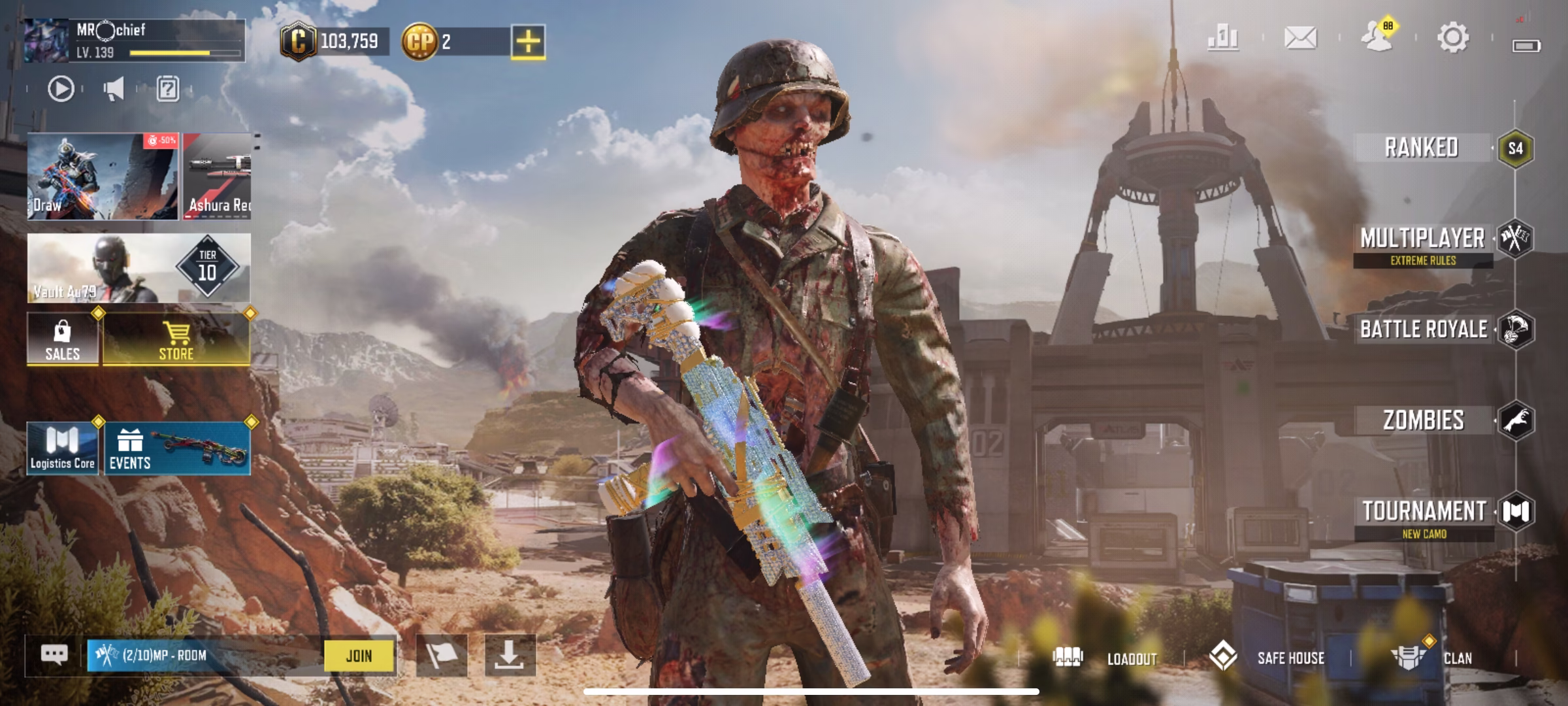
Task: Open the Tournament mode
Action: coord(1424,512)
